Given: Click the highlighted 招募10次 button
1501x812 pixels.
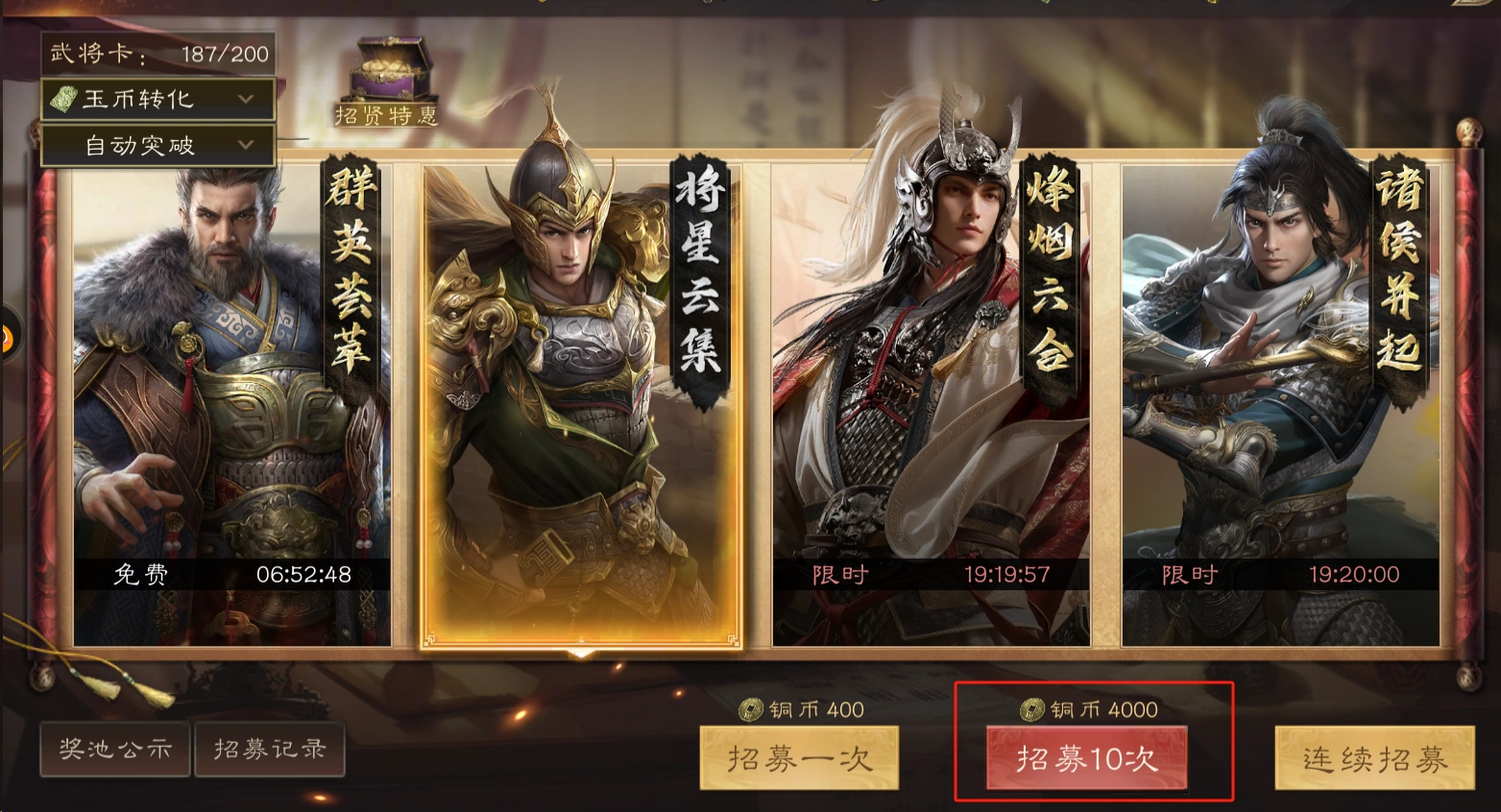Looking at the screenshot, I should (1086, 758).
